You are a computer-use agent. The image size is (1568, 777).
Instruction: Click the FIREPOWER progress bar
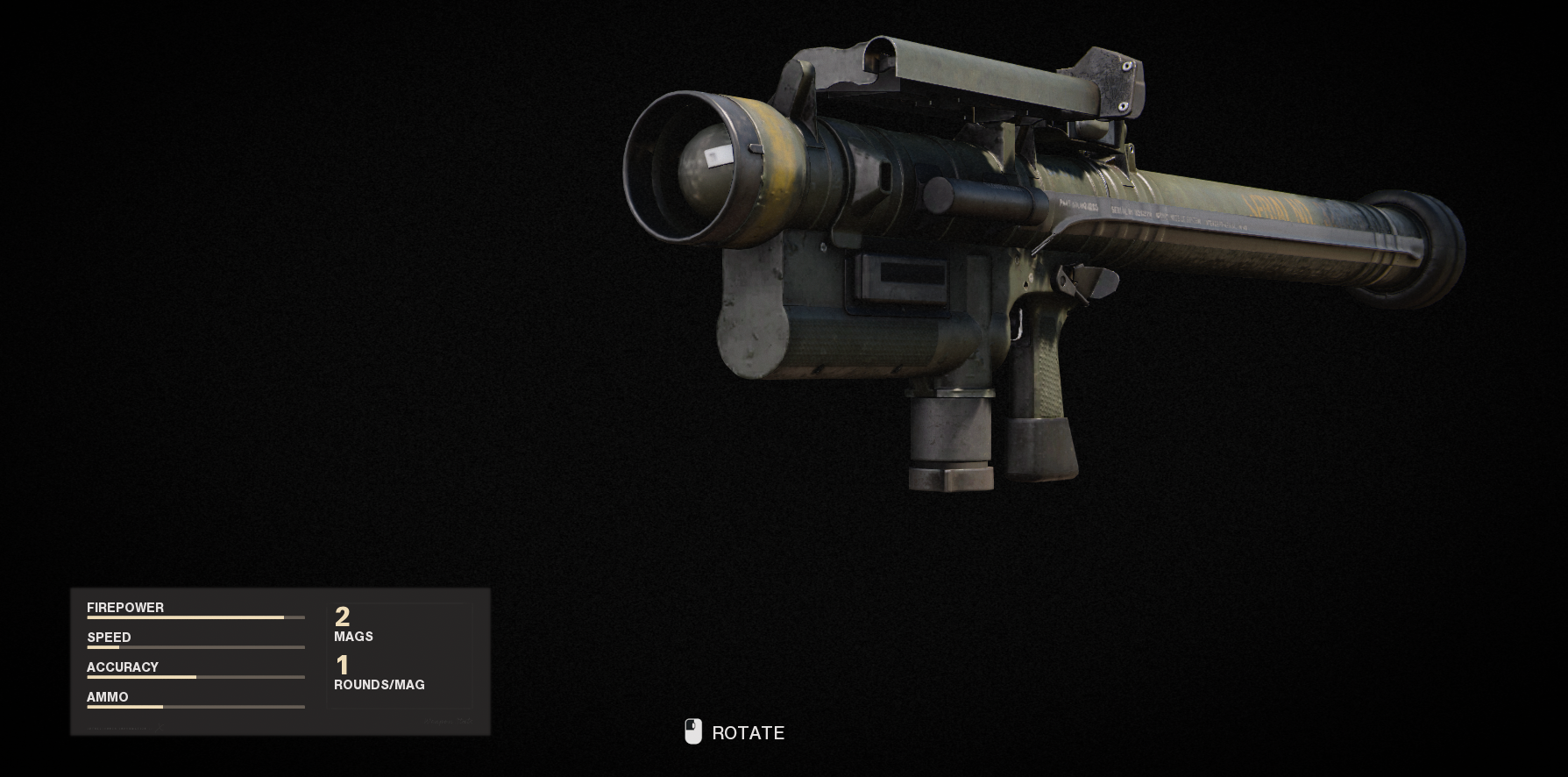click(195, 619)
